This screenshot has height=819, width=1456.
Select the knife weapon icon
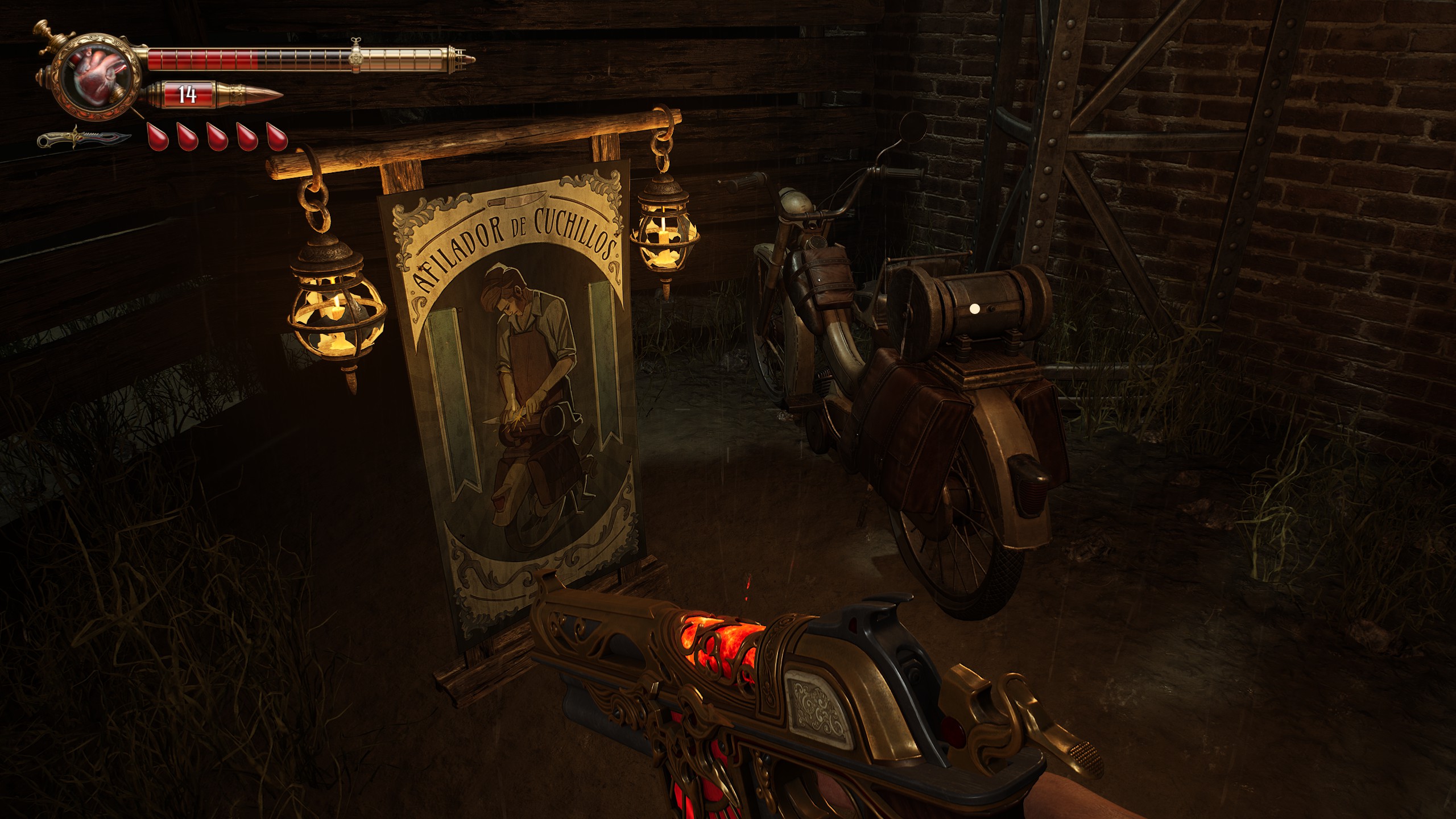coord(84,138)
